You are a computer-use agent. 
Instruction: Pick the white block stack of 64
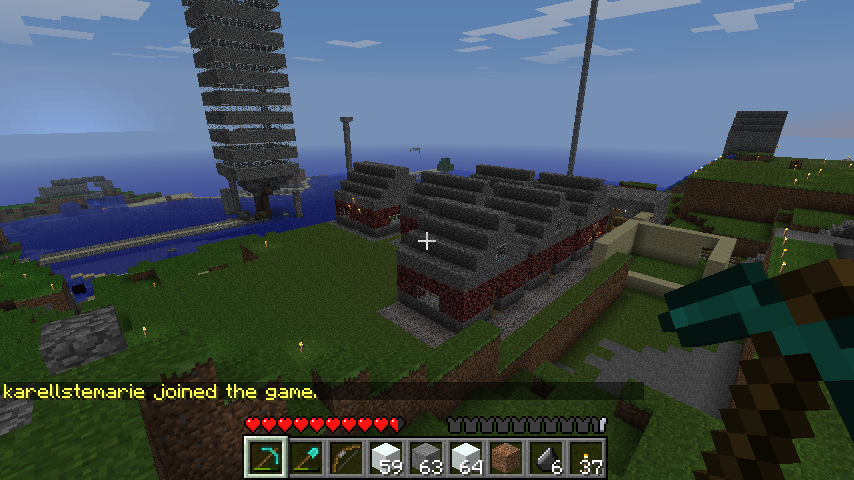click(x=466, y=458)
